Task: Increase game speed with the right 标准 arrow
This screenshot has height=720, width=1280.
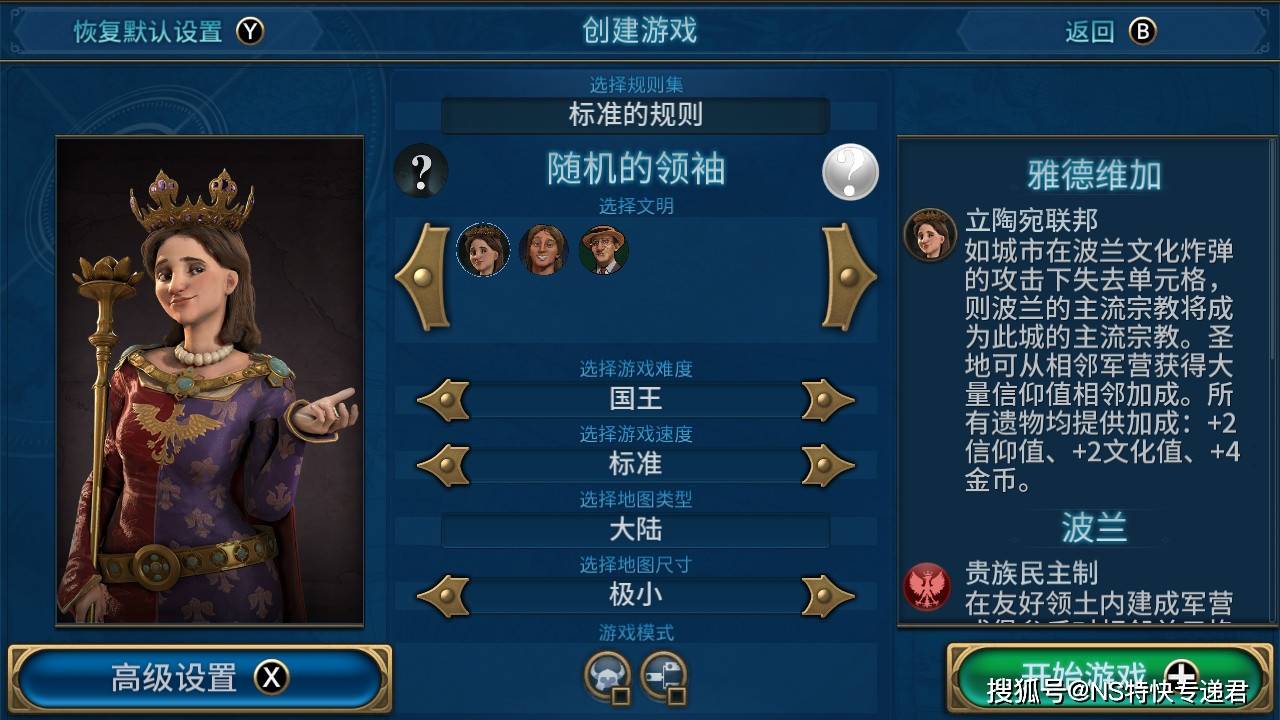Action: click(828, 465)
